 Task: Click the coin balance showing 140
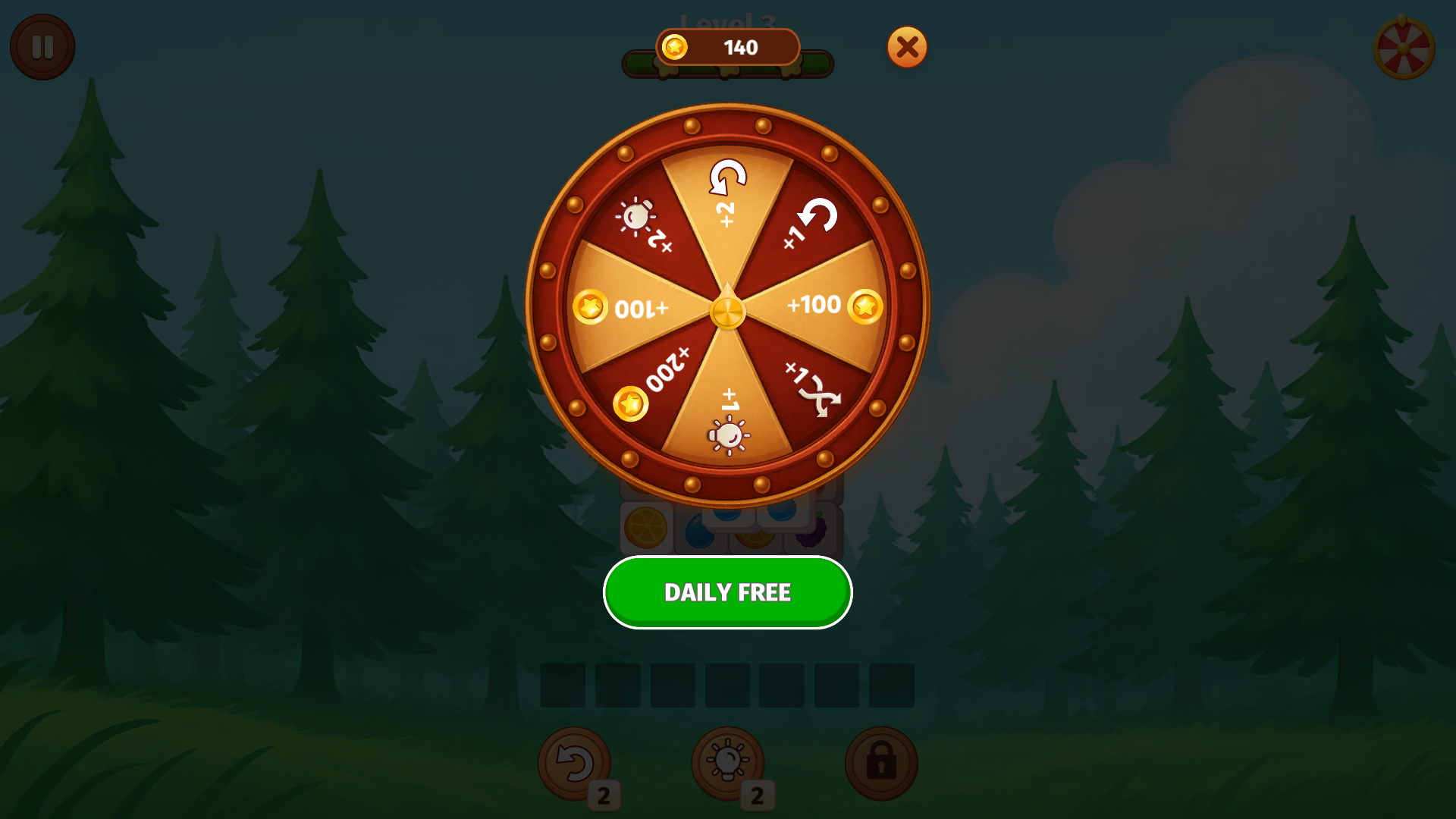tap(726, 47)
